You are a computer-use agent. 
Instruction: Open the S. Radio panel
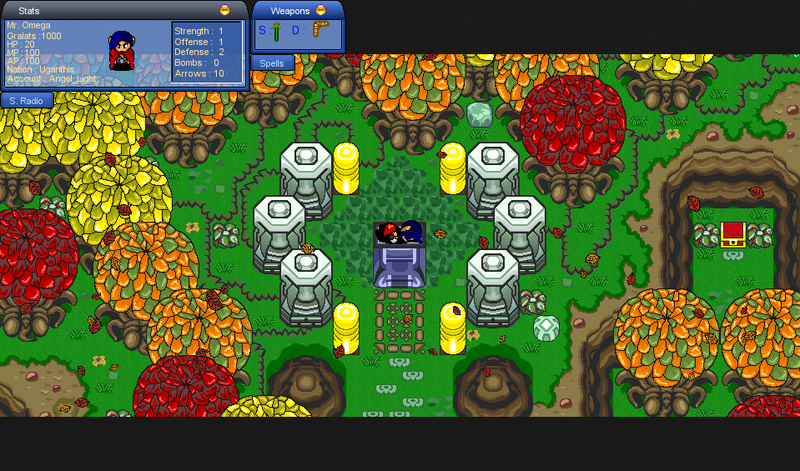click(x=26, y=100)
